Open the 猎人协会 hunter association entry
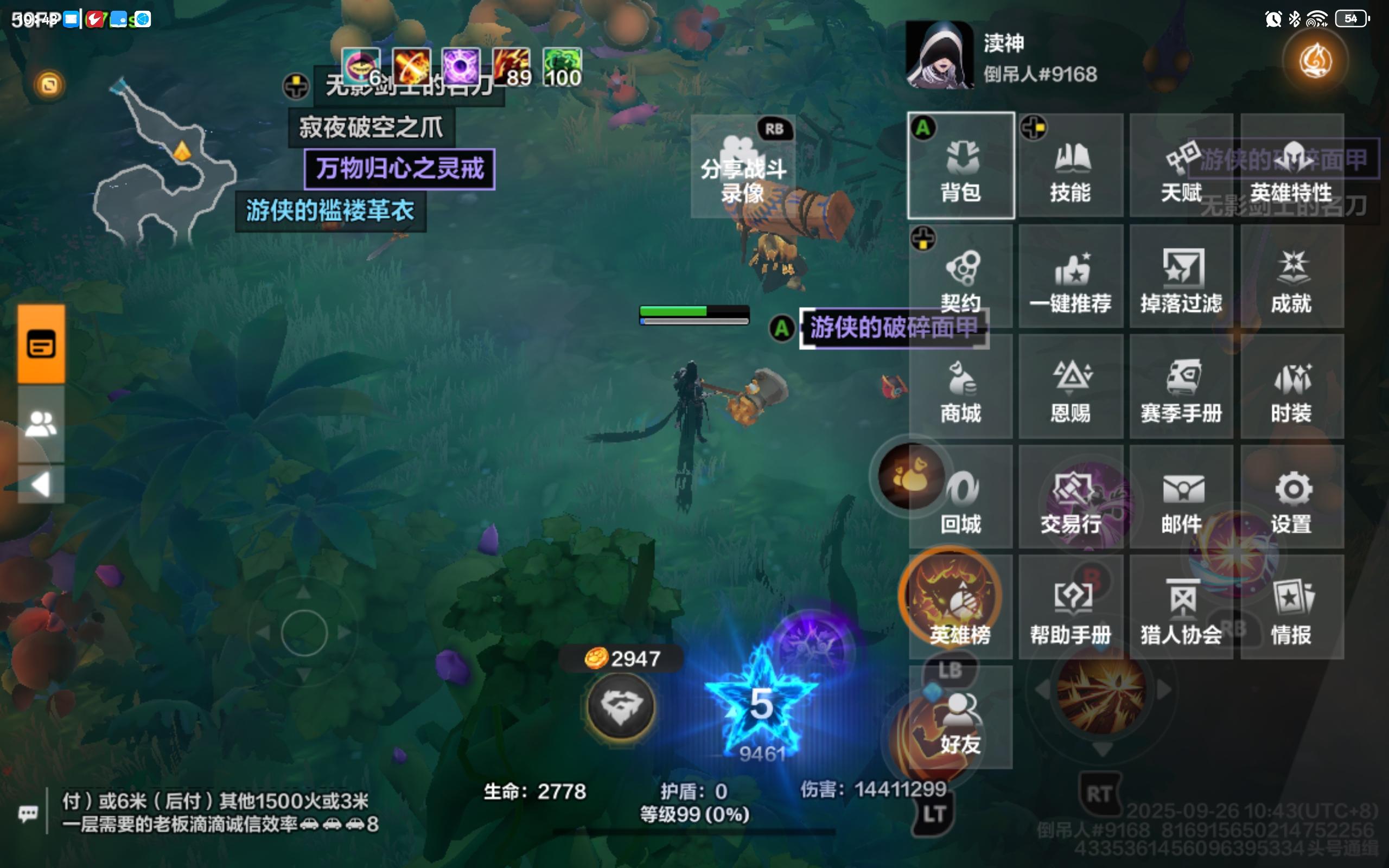Image resolution: width=1389 pixels, height=868 pixels. pyautogui.click(x=1181, y=605)
